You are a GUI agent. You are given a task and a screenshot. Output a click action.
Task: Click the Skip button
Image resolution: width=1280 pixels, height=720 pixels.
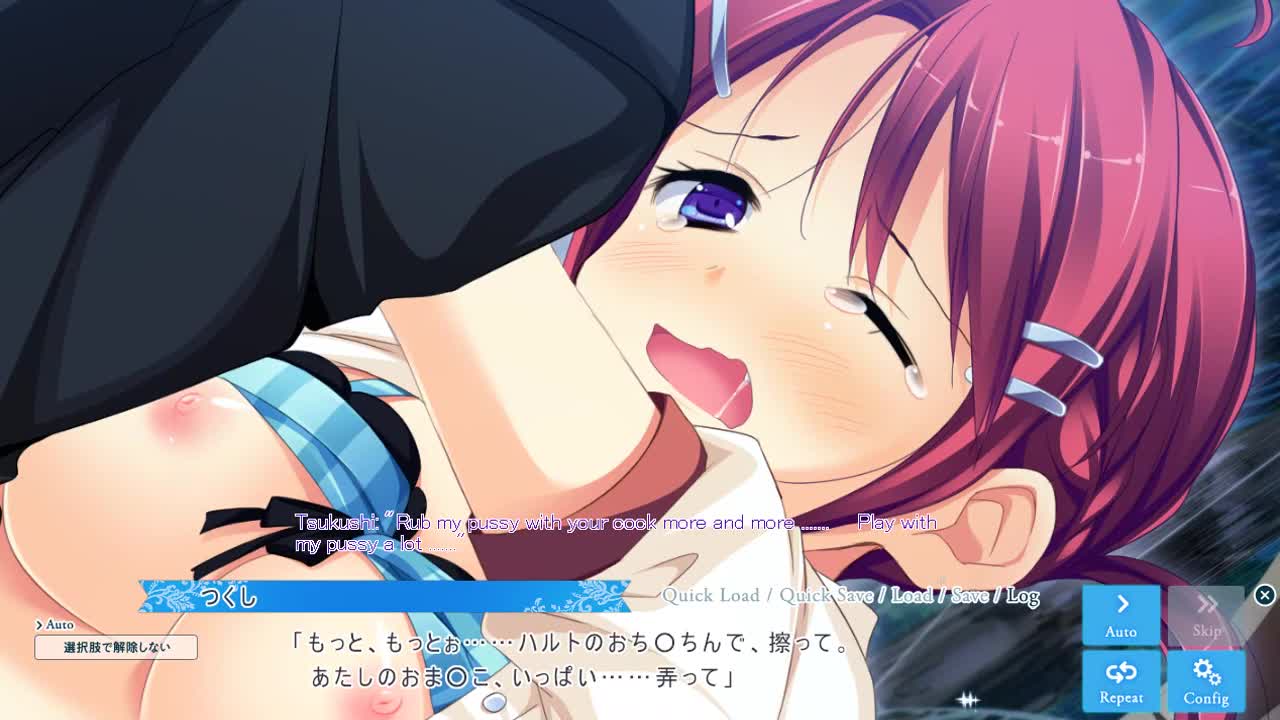coord(1206,614)
